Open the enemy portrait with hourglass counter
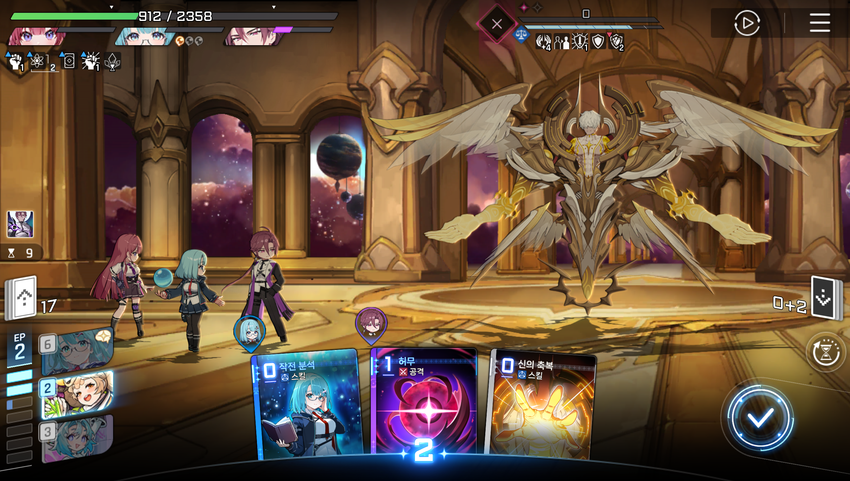Image resolution: width=850 pixels, height=481 pixels. click(20, 224)
